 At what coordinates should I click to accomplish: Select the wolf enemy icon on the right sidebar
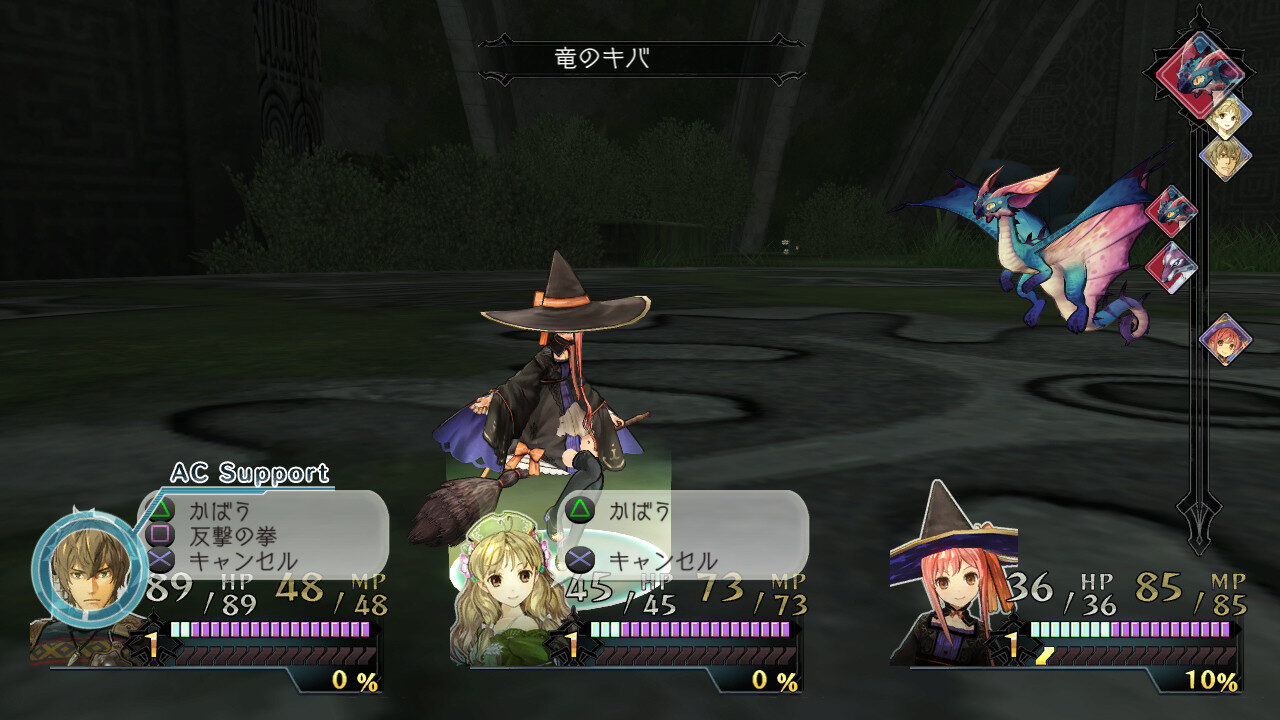tap(1171, 268)
